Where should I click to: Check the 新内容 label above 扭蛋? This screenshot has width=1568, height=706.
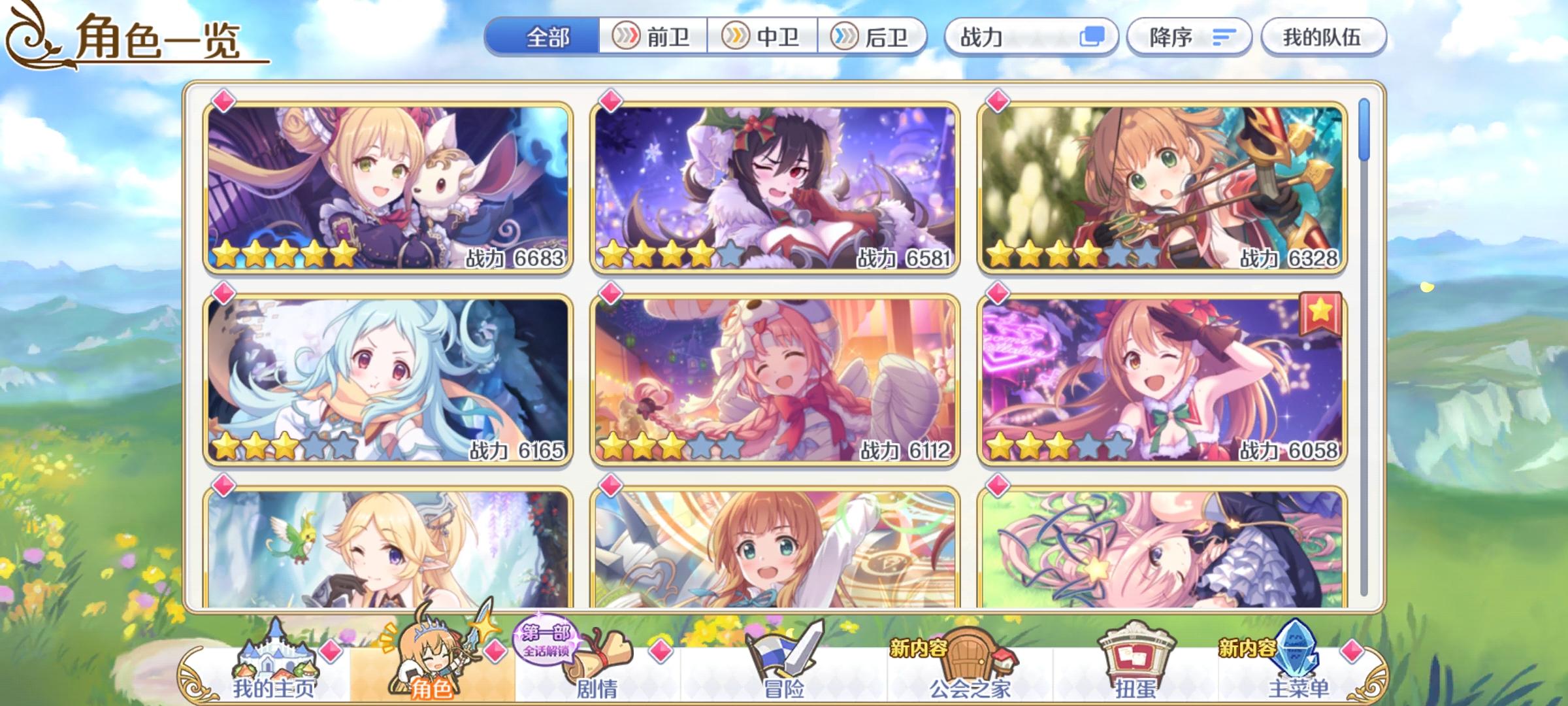click(x=1246, y=648)
